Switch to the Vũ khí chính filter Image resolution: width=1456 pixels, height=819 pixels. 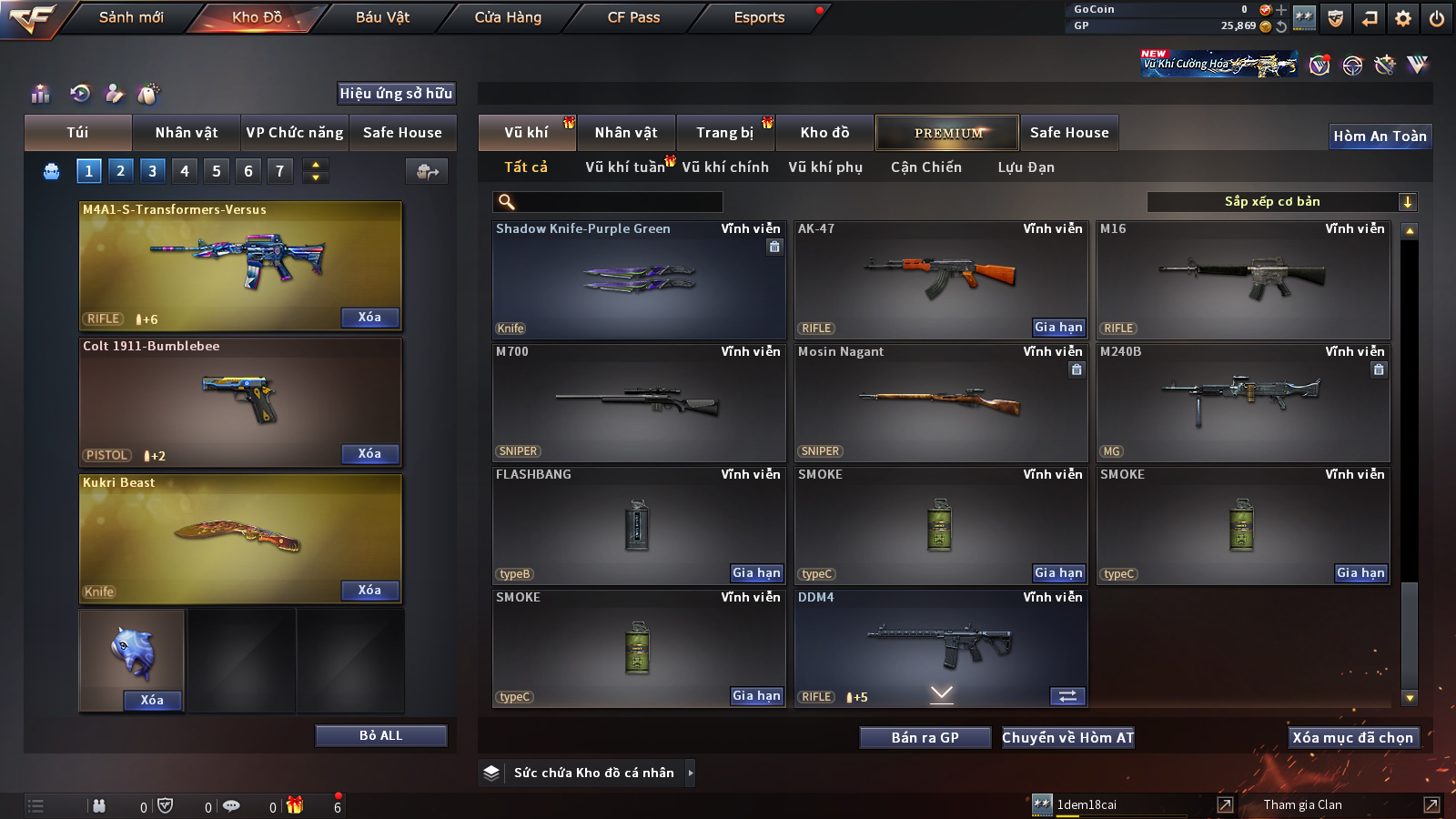[x=725, y=167]
